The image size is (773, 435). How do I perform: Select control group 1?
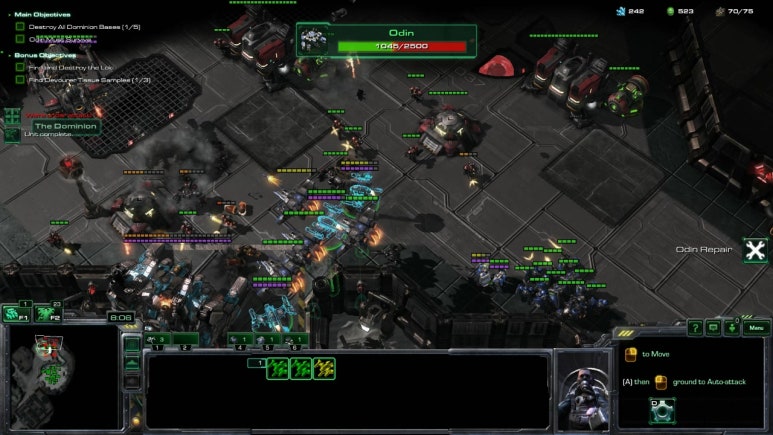point(157,341)
